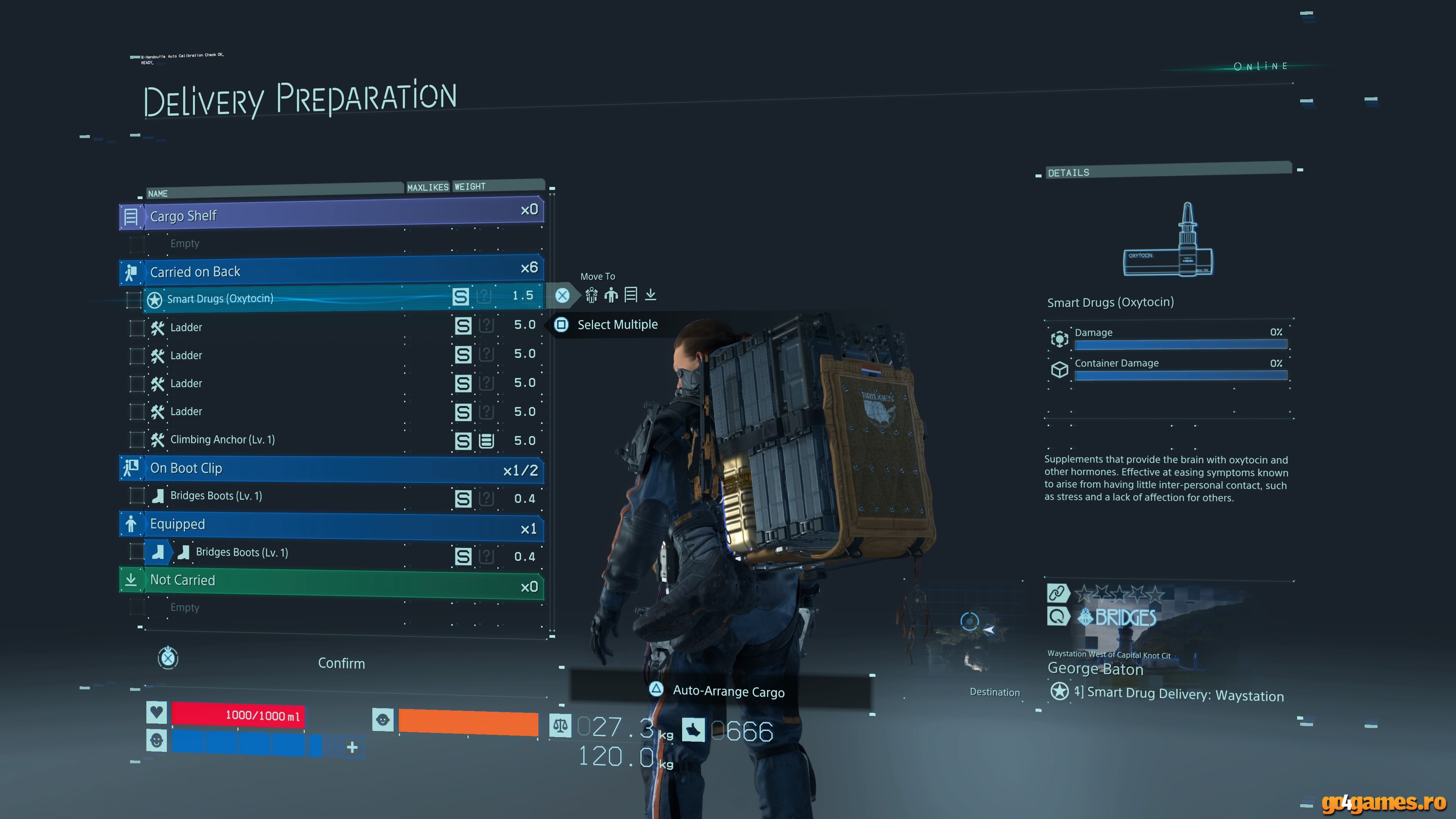Confirm the delivery preparation
Viewport: 1456px width, 819px height.
pos(341,663)
